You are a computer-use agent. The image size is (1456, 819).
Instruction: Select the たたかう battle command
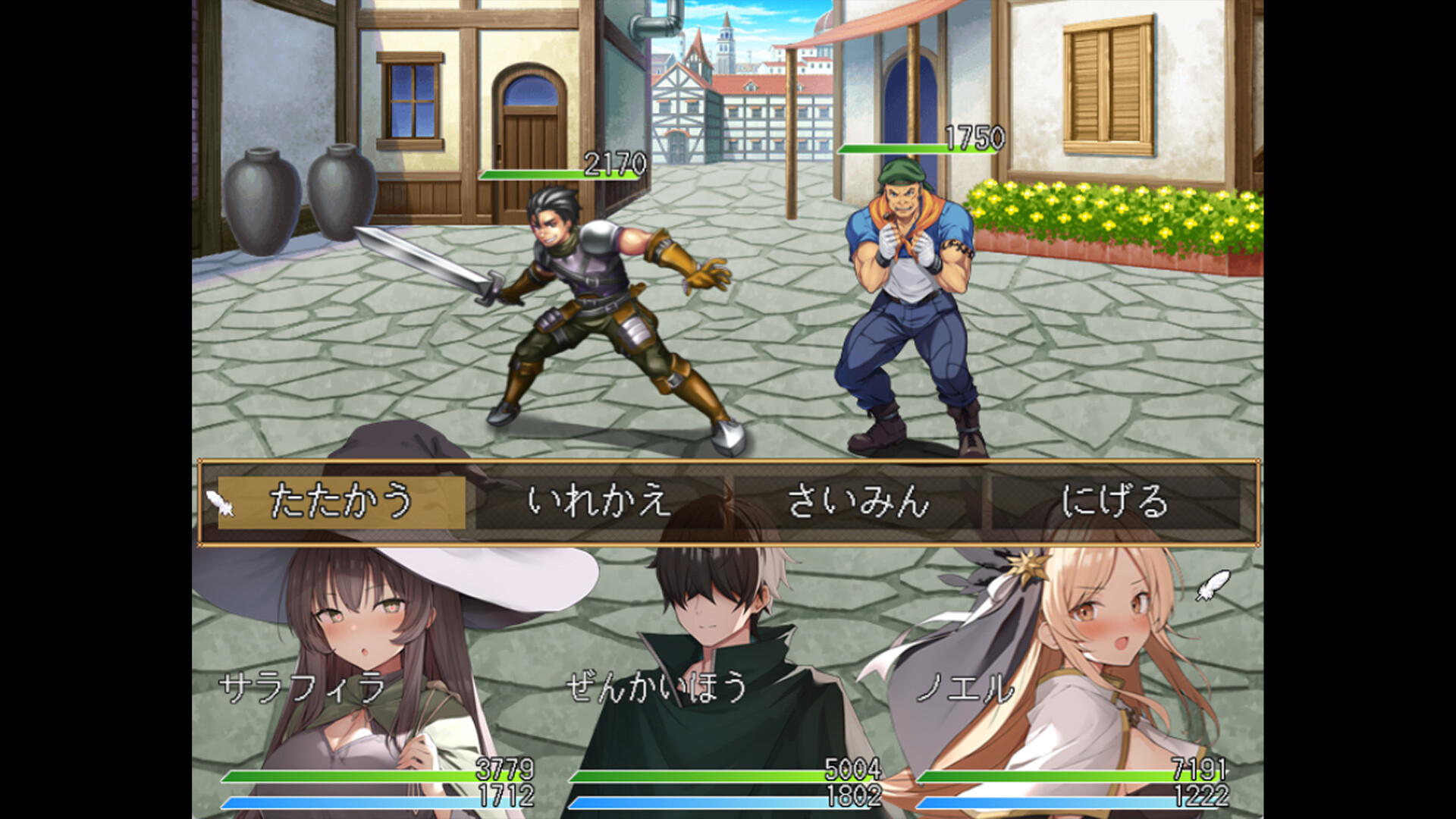[x=341, y=502]
